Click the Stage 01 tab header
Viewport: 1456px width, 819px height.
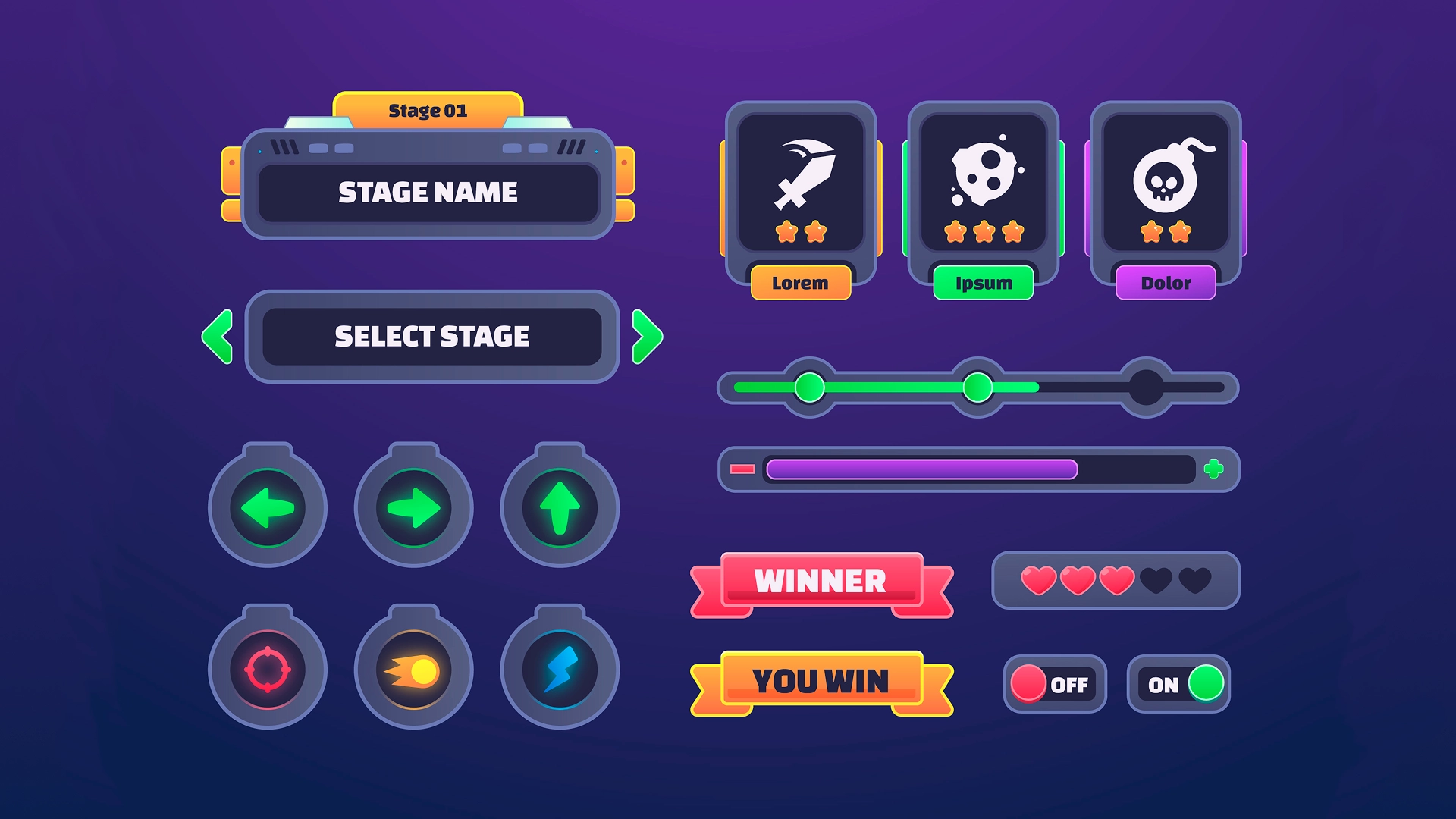coord(428,108)
